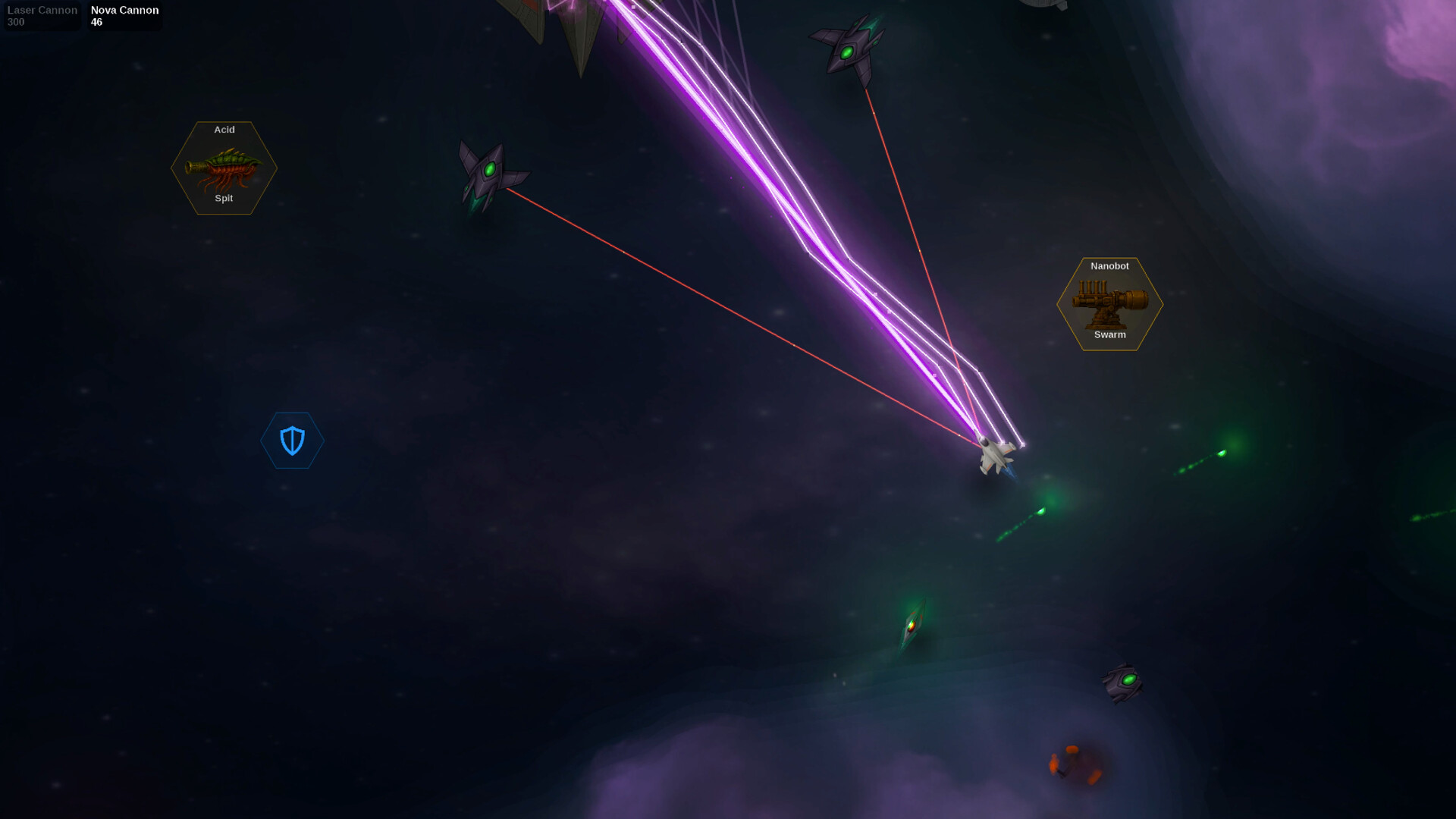Activate the shield hexagon ability
Screen dimensions: 1456x819
click(x=292, y=441)
